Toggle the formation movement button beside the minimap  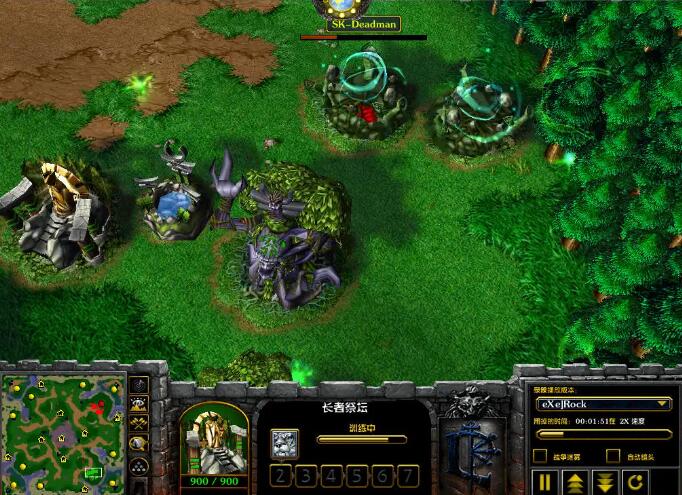pyautogui.click(x=139, y=465)
